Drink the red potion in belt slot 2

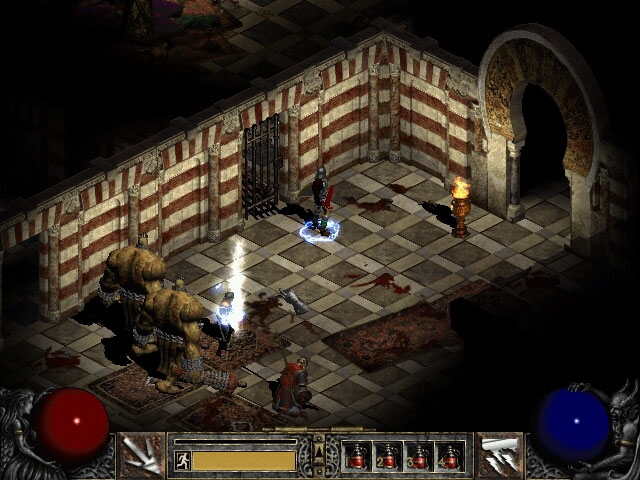point(389,457)
